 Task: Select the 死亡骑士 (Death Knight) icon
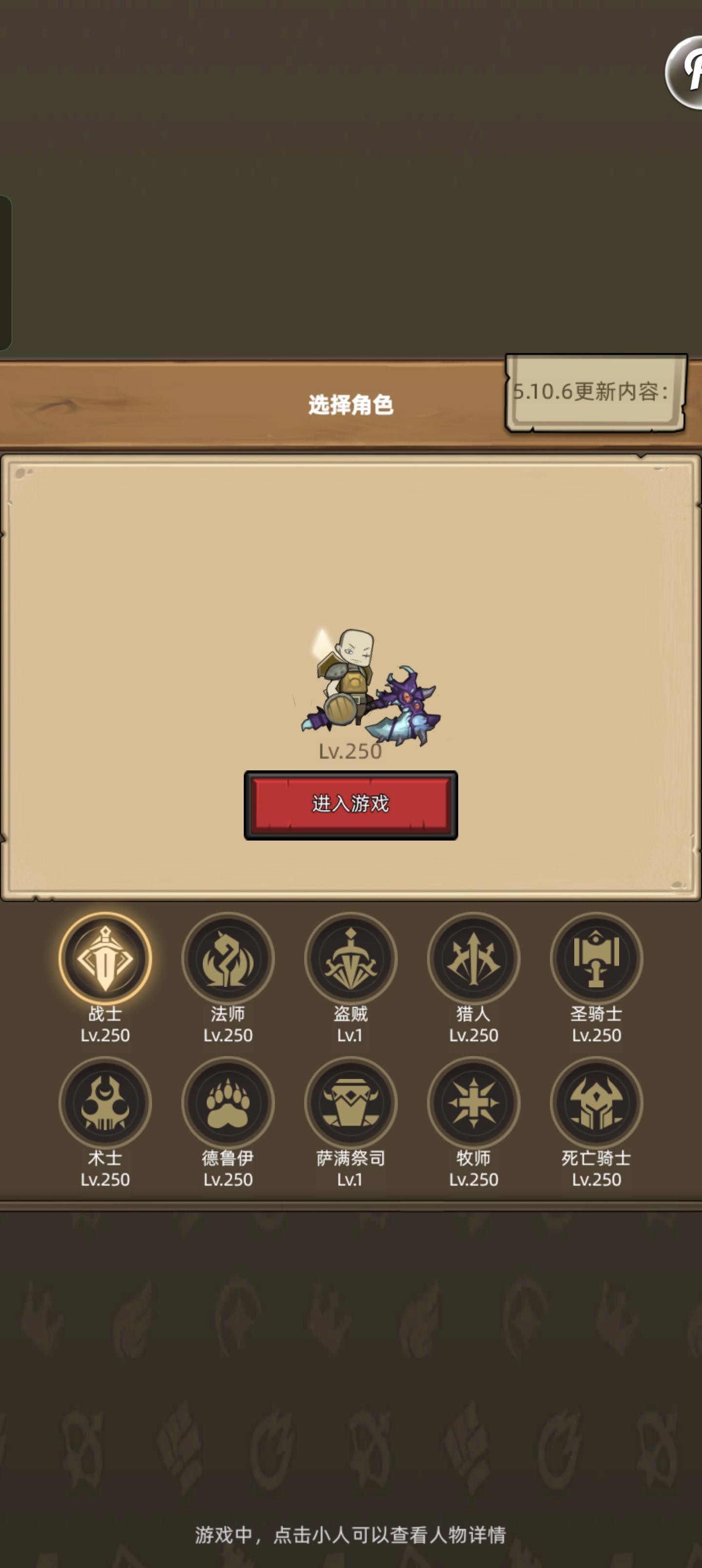597,1102
